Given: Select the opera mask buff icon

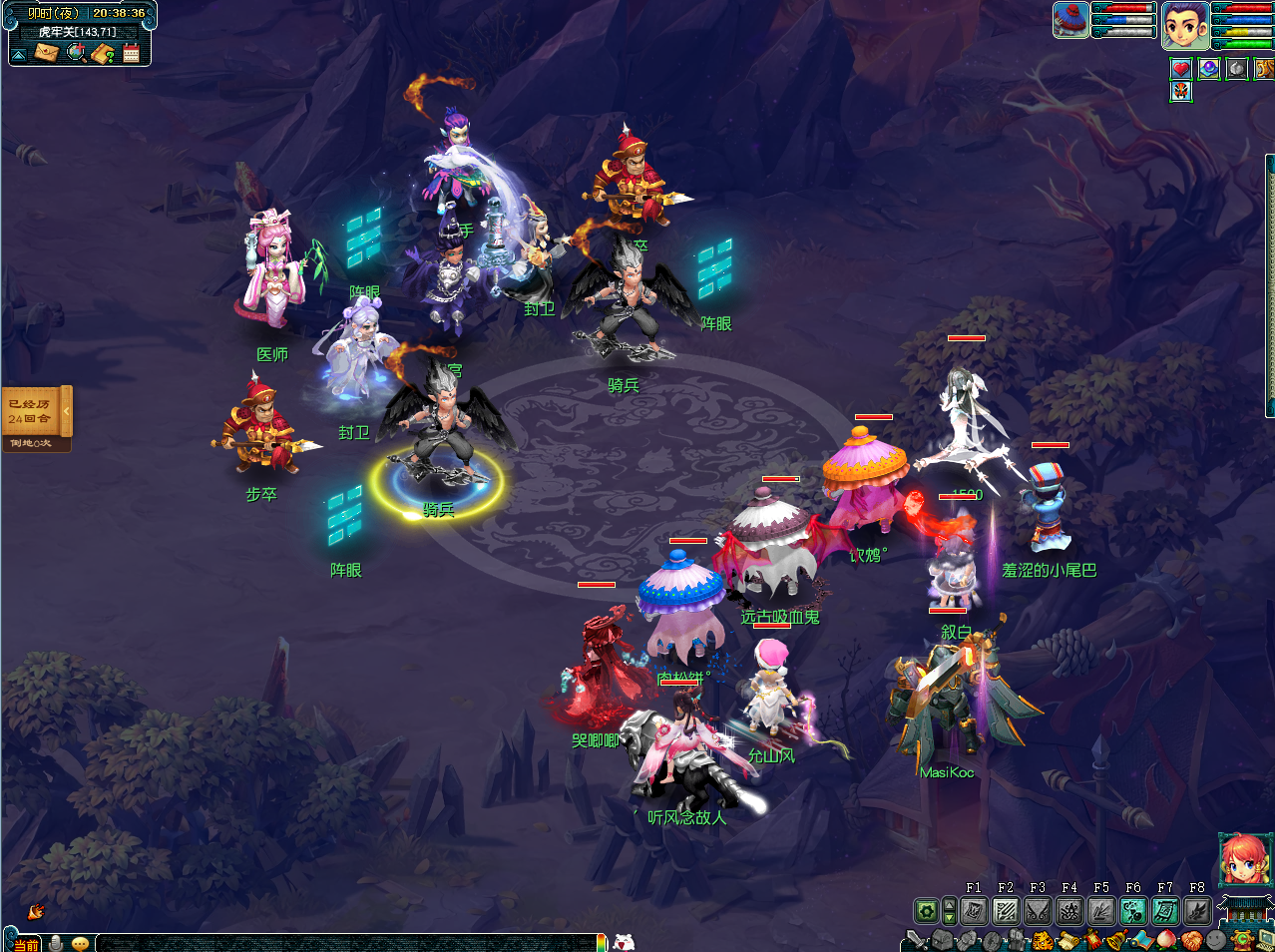Looking at the screenshot, I should tap(1181, 92).
